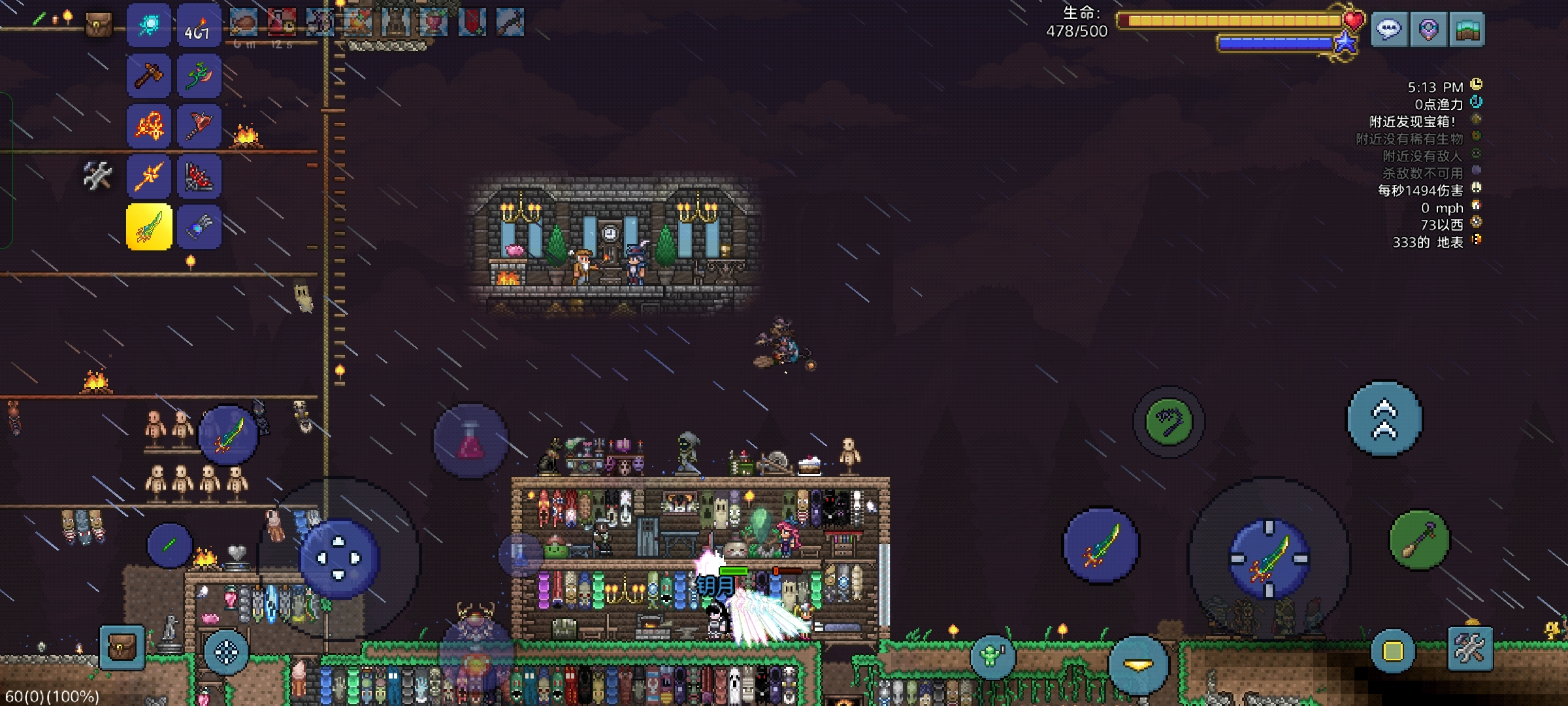Select the highlighted Terra Blade hotbar slot
The height and width of the screenshot is (706, 1568).
149,227
